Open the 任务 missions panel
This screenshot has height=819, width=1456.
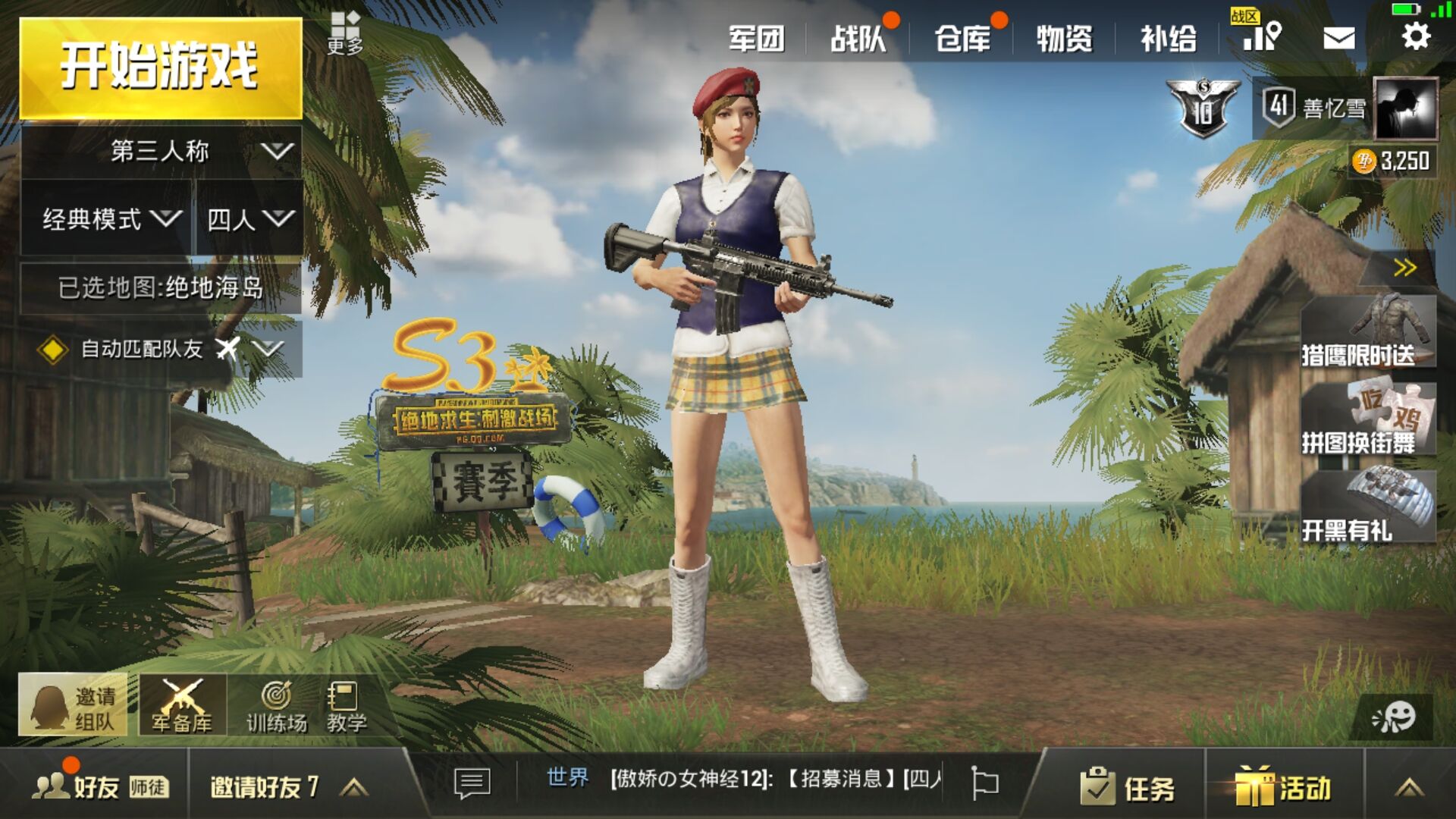point(1128,787)
